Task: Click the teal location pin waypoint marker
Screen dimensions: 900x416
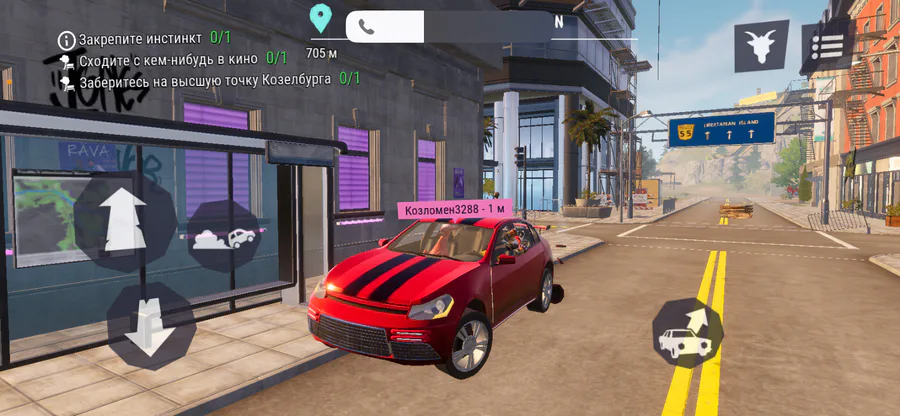Action: click(320, 18)
